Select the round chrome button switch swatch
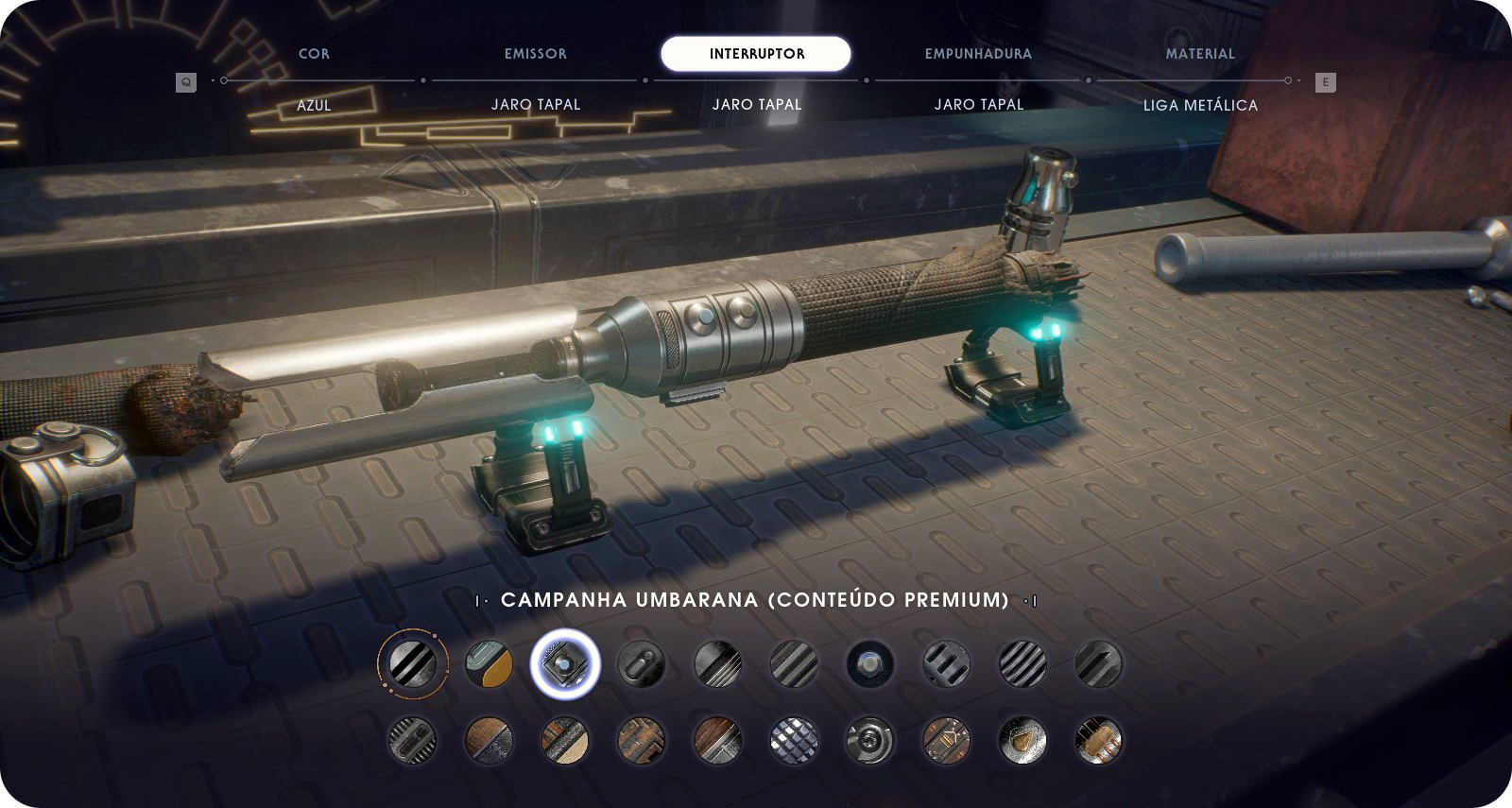The image size is (1512, 808). pyautogui.click(x=869, y=663)
